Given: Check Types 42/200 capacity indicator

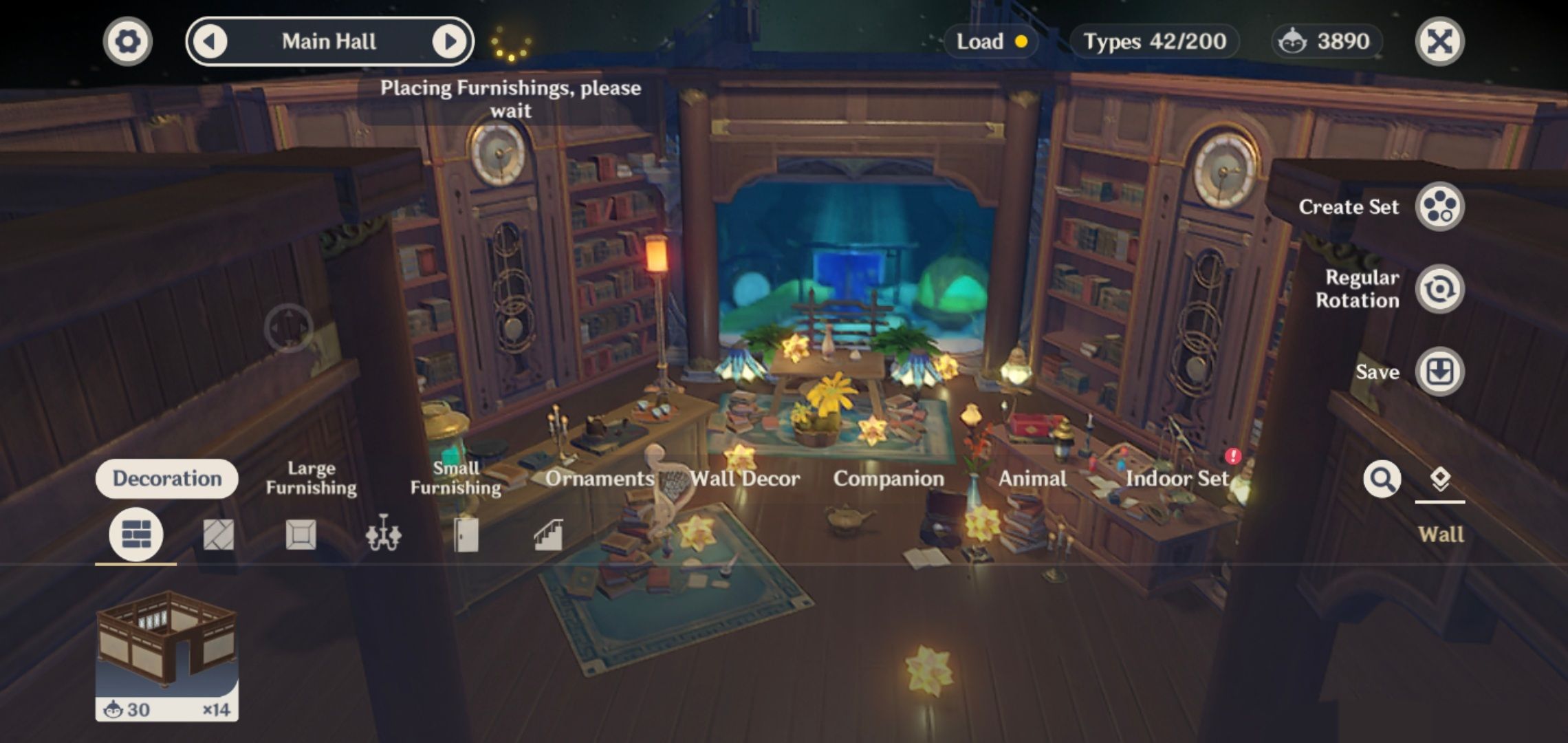Looking at the screenshot, I should tap(1154, 41).
